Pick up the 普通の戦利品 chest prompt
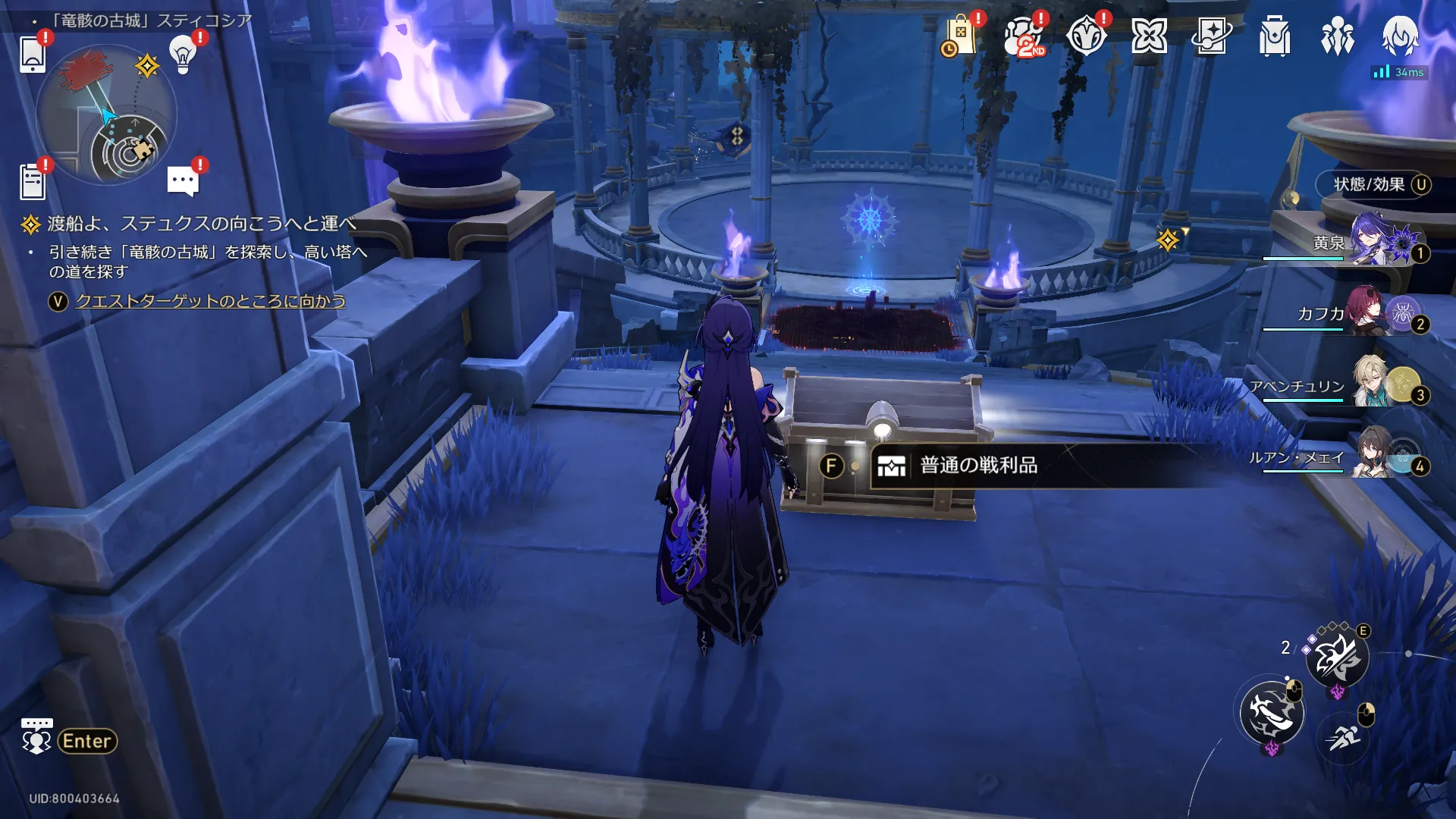The image size is (1456, 819). (978, 465)
